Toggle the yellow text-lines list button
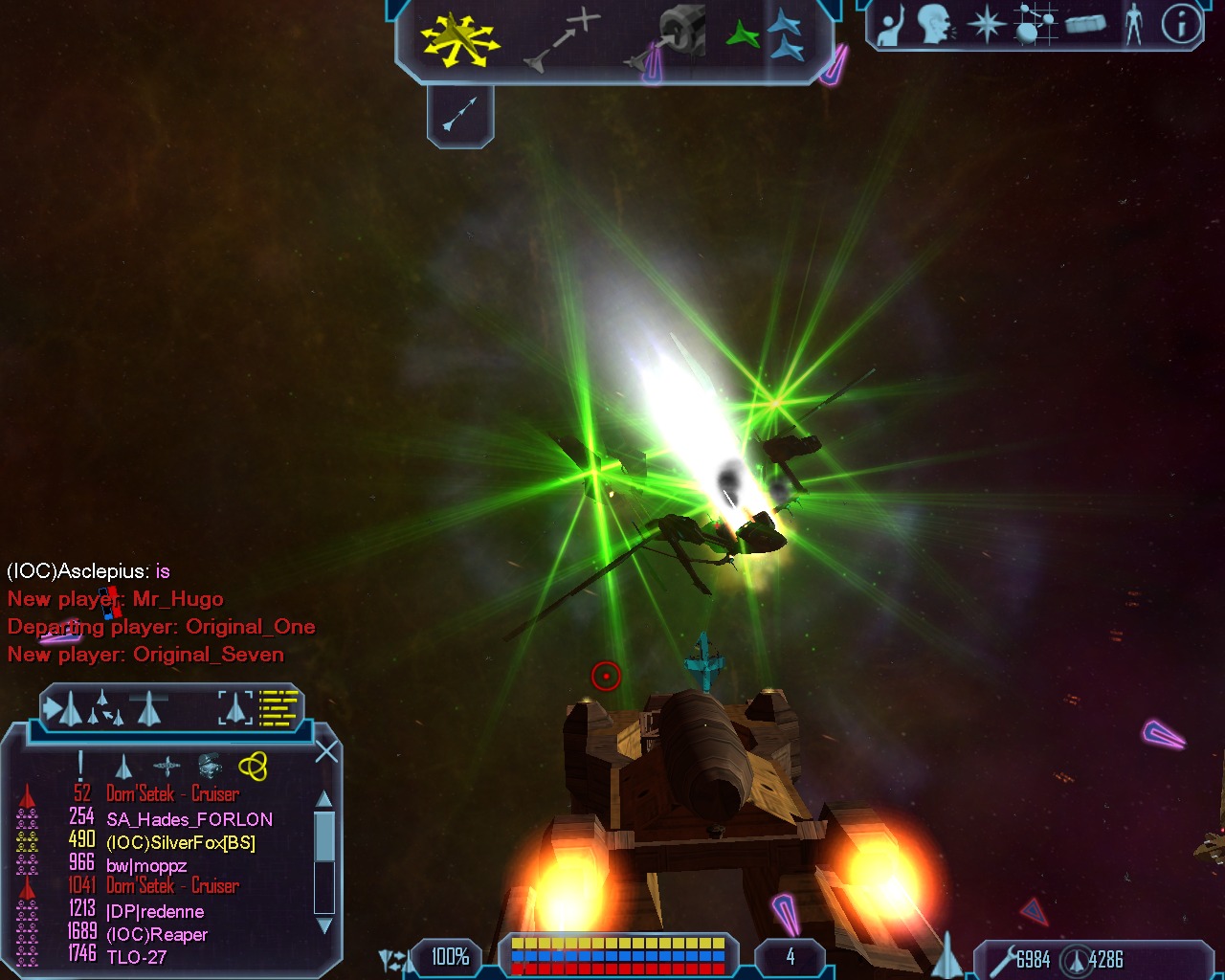The height and width of the screenshot is (980, 1225). tap(279, 708)
